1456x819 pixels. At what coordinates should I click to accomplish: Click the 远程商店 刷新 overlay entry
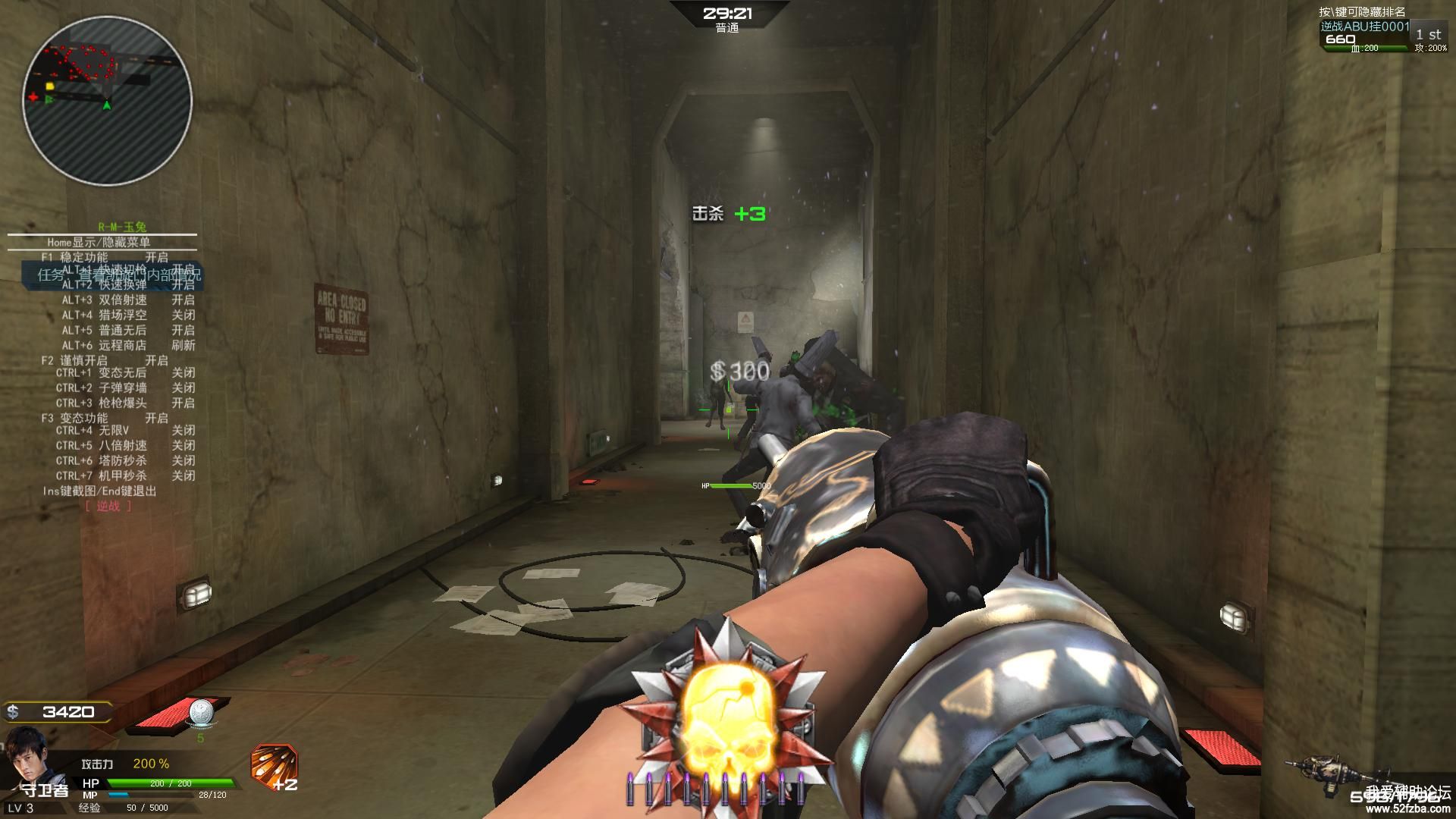[127, 345]
